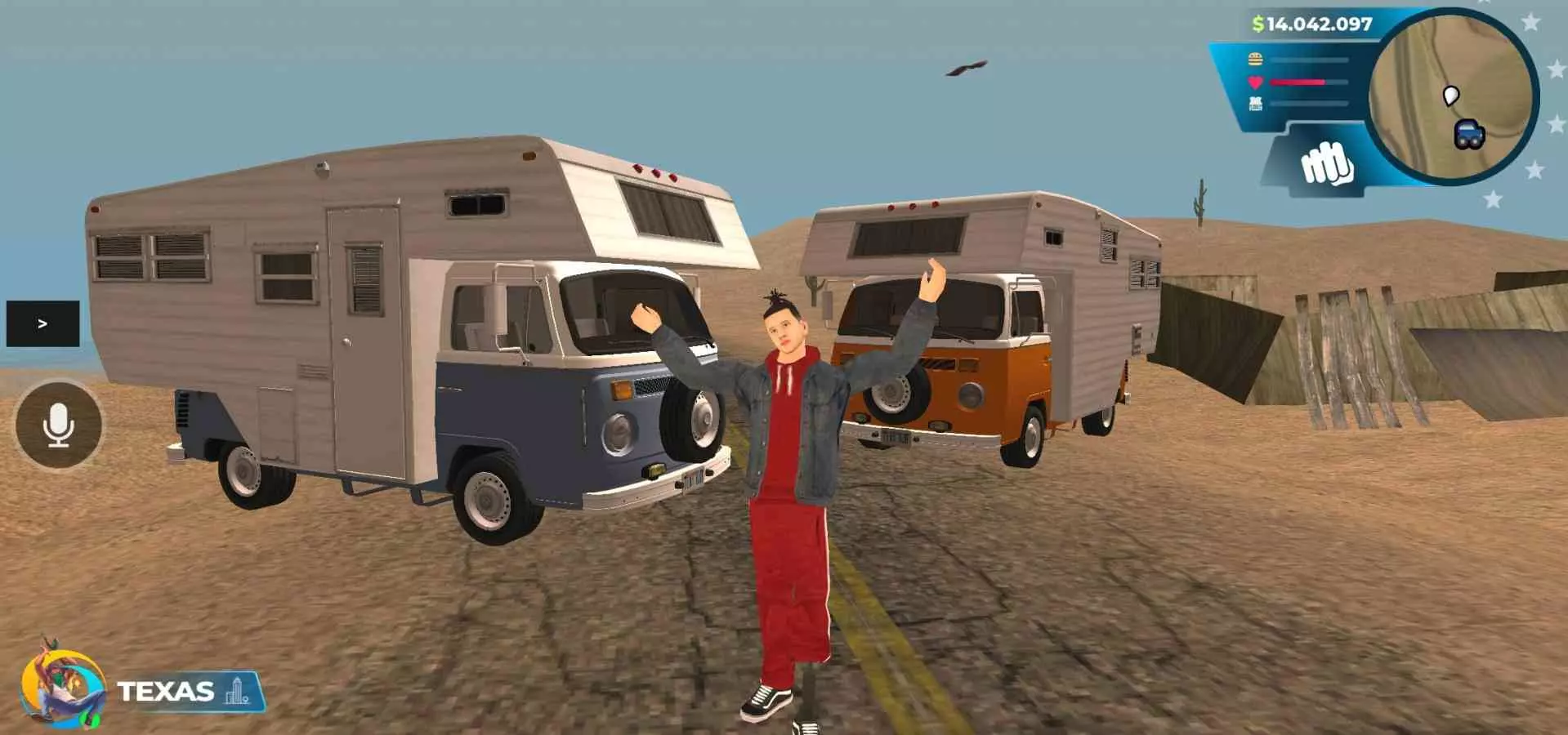
Task: Click the green dollar sign icon
Action: (1258, 24)
